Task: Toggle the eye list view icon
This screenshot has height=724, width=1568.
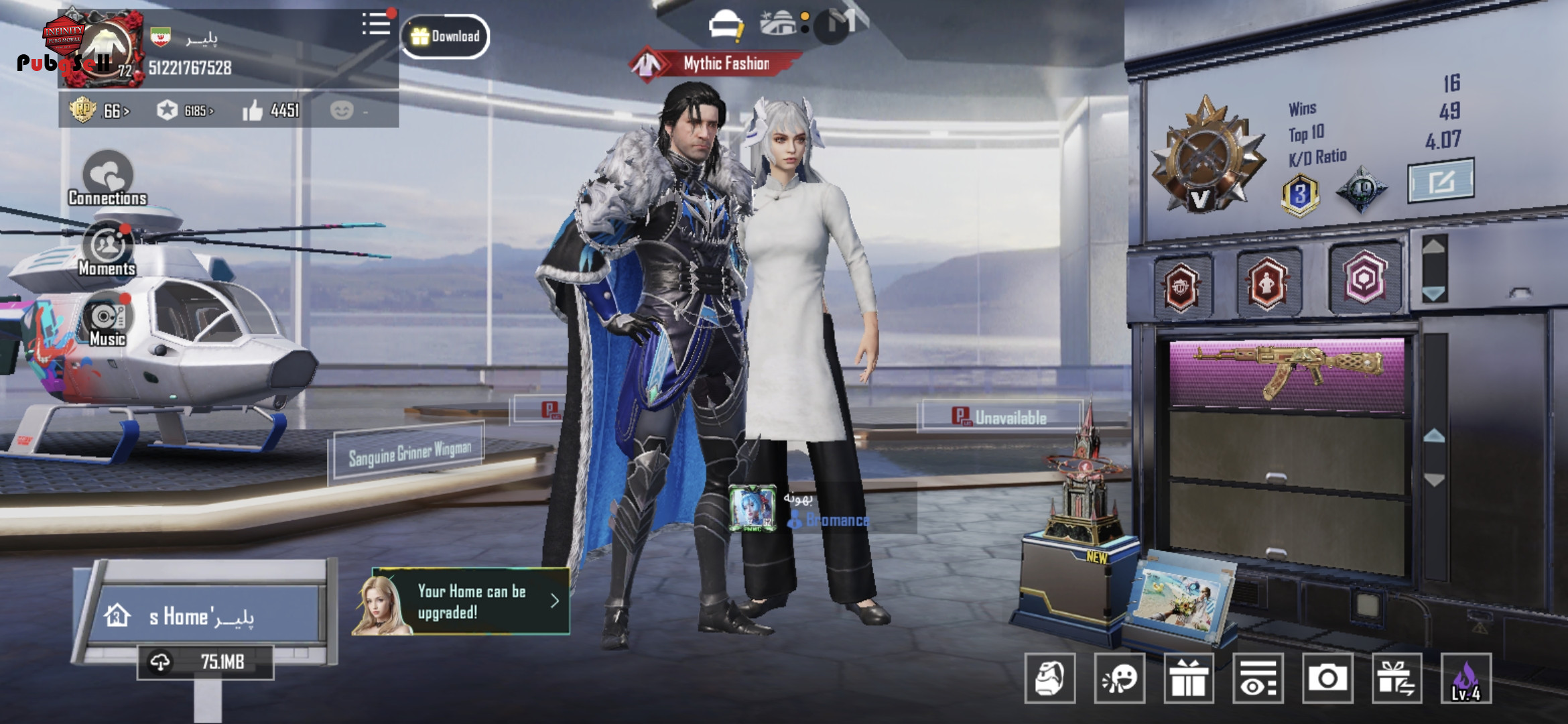Action: click(1258, 678)
